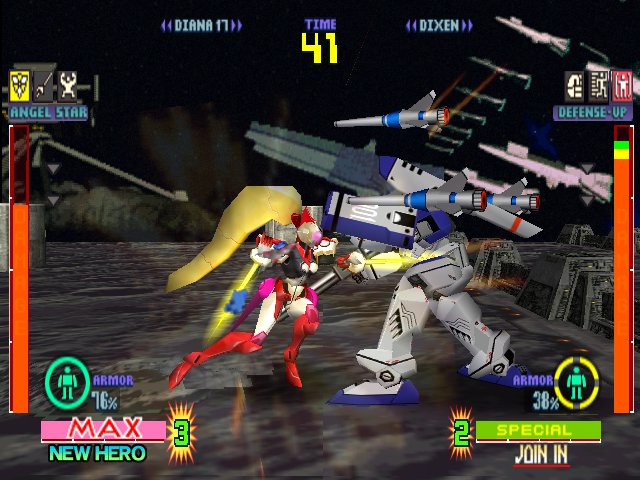Choose the running figure speed icon

pyautogui.click(x=599, y=84)
